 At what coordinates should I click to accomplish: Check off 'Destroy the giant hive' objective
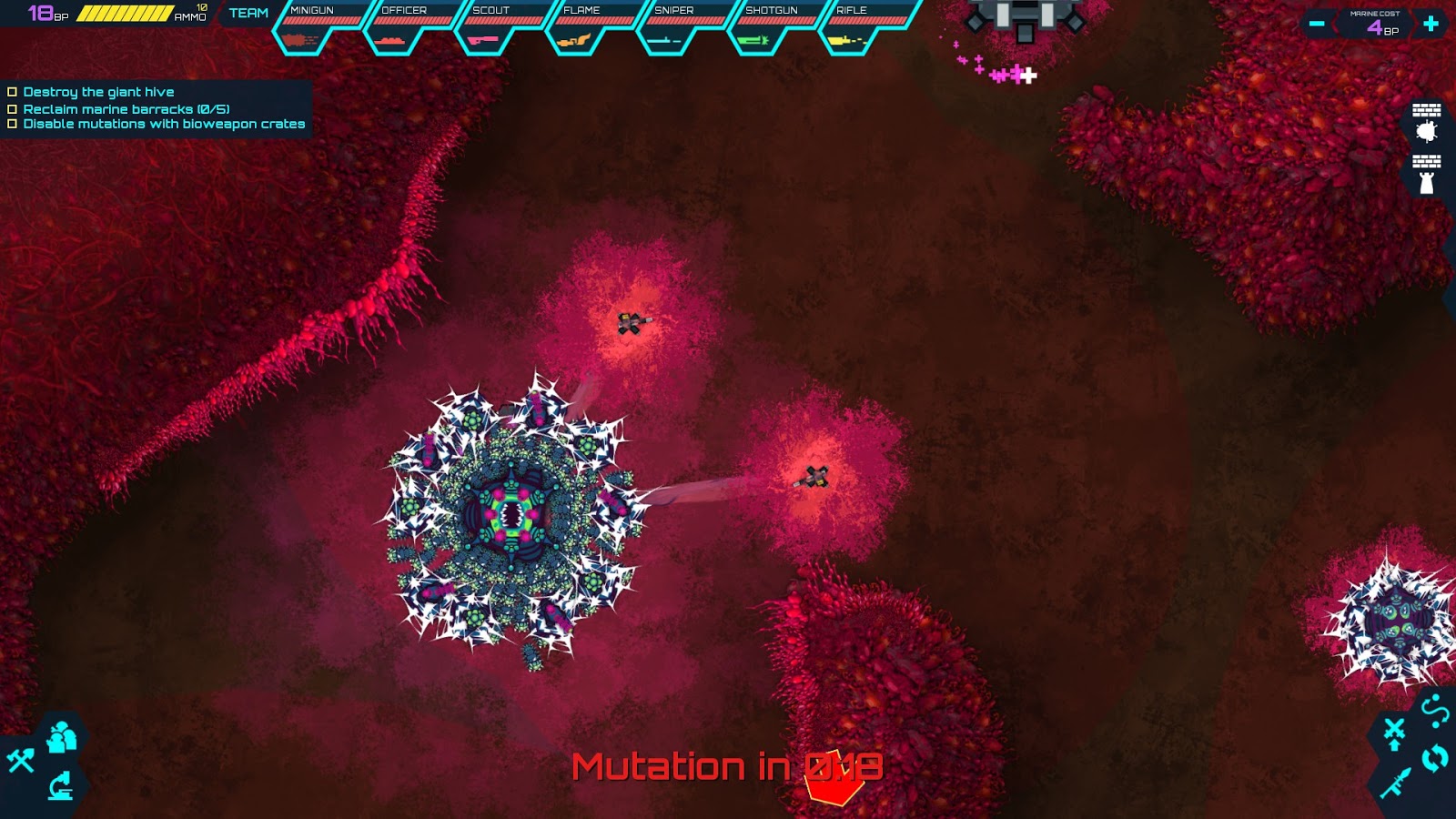(x=13, y=91)
